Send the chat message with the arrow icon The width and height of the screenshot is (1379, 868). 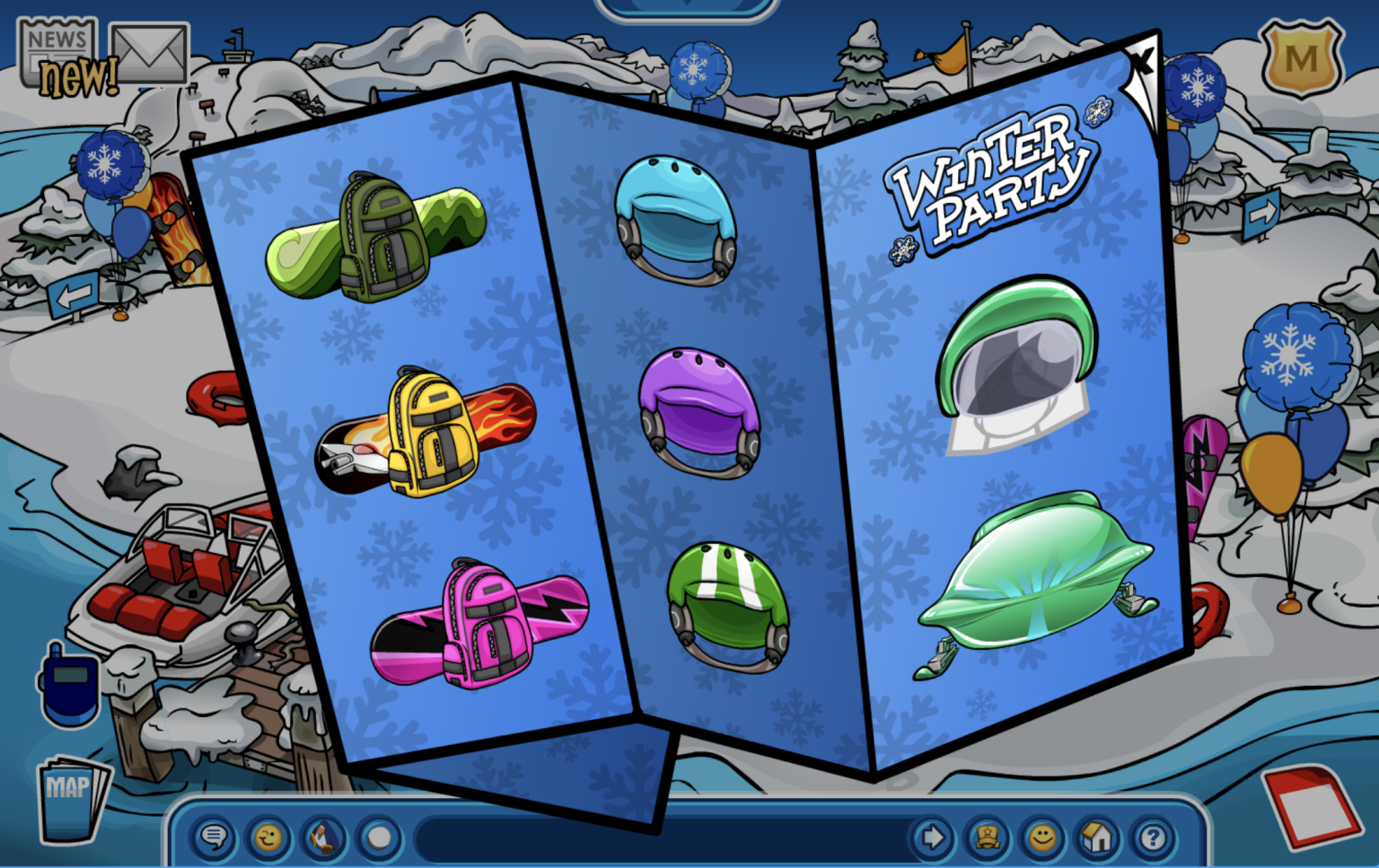pyautogui.click(x=934, y=838)
